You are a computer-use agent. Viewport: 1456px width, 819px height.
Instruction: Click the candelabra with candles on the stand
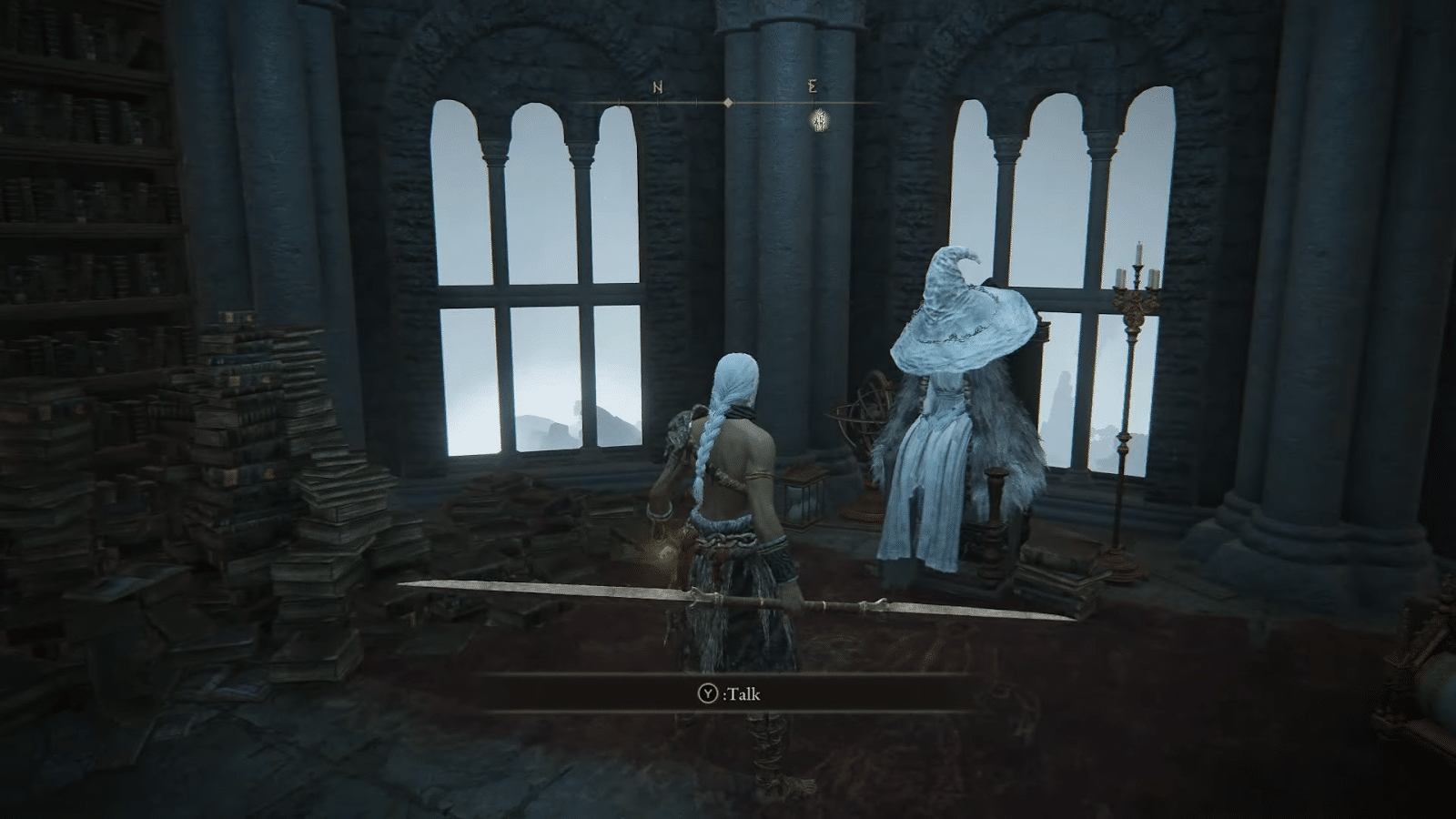pos(1135,291)
